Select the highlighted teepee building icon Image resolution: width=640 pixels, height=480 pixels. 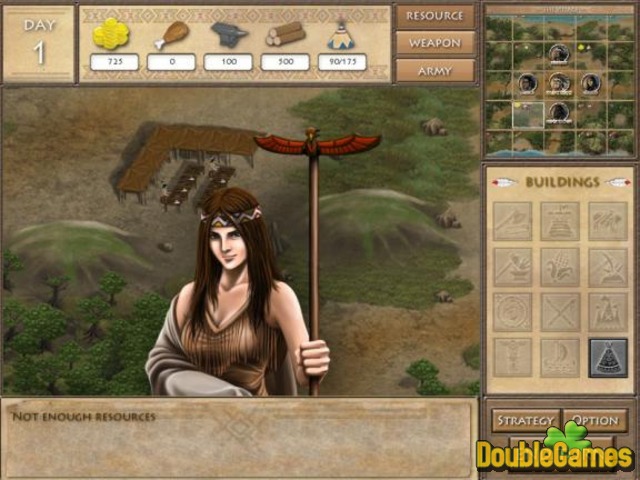click(607, 356)
